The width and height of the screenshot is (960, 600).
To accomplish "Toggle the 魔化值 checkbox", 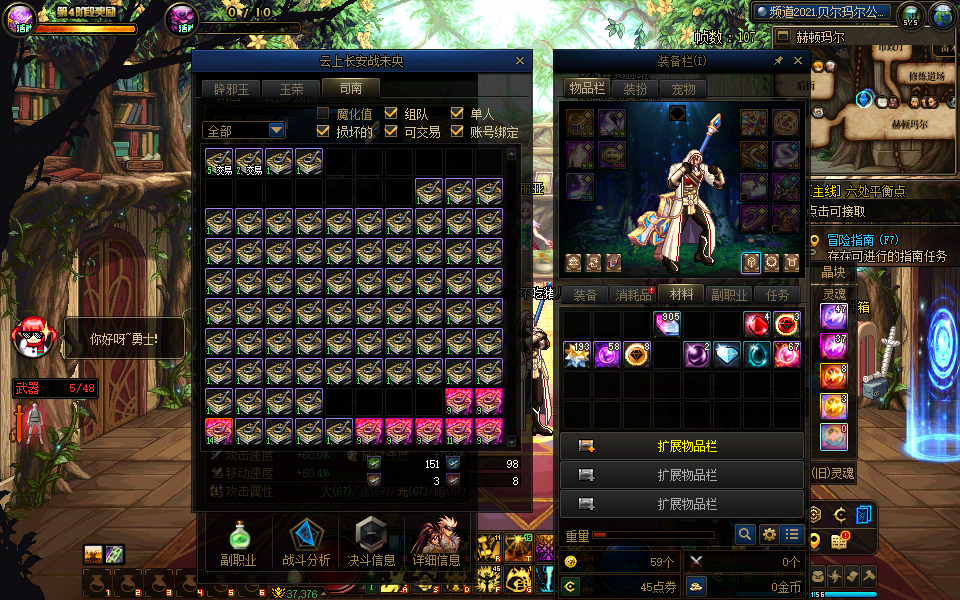I will (324, 114).
